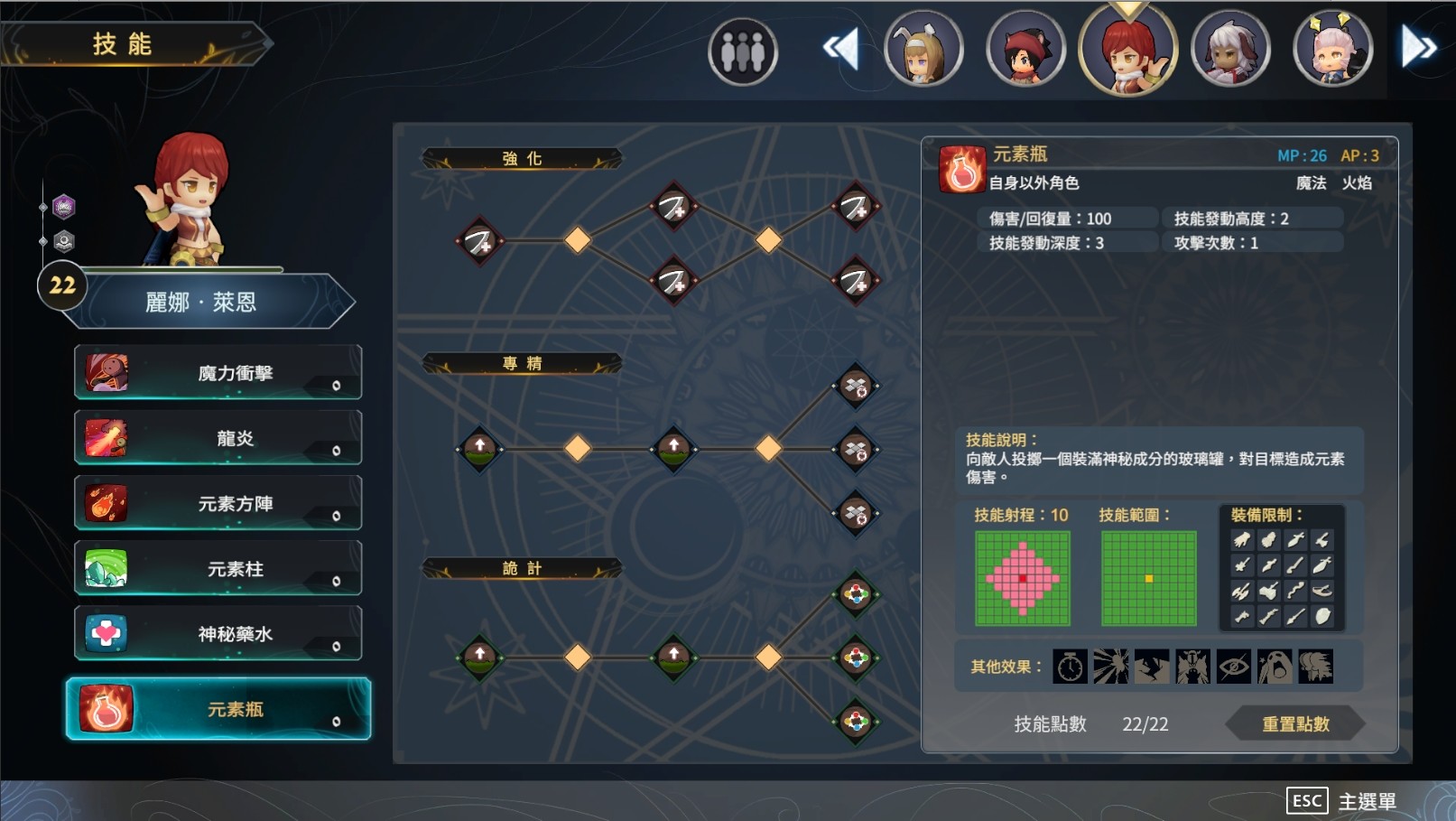Viewport: 1456px width, 821px height.
Task: Select the 元素方陣 skill icon
Action: pyautogui.click(x=107, y=503)
